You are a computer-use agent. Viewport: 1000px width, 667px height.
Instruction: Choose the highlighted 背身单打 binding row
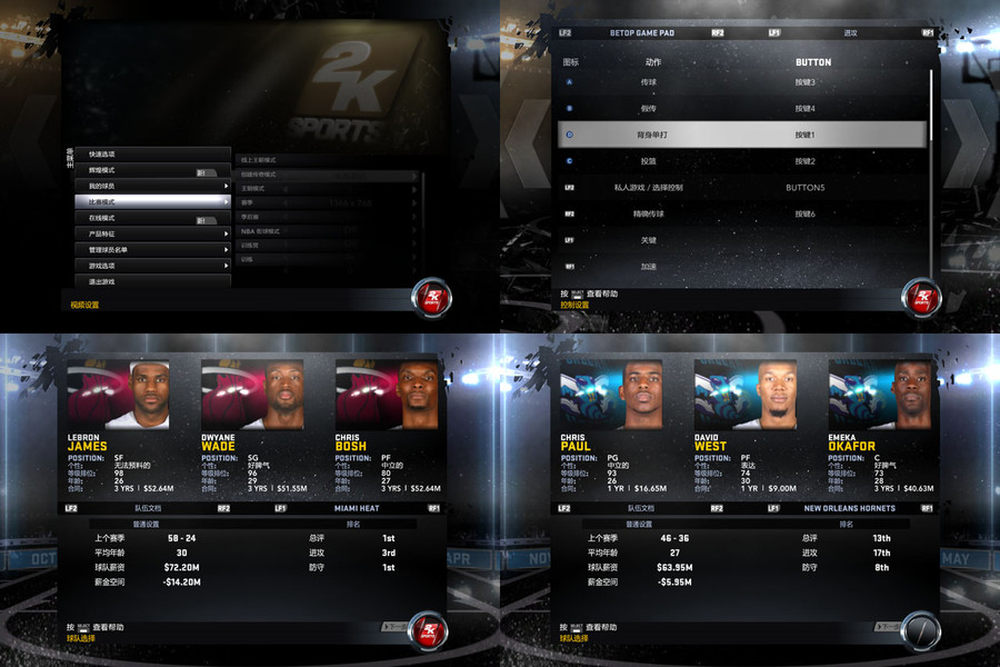tap(745, 134)
